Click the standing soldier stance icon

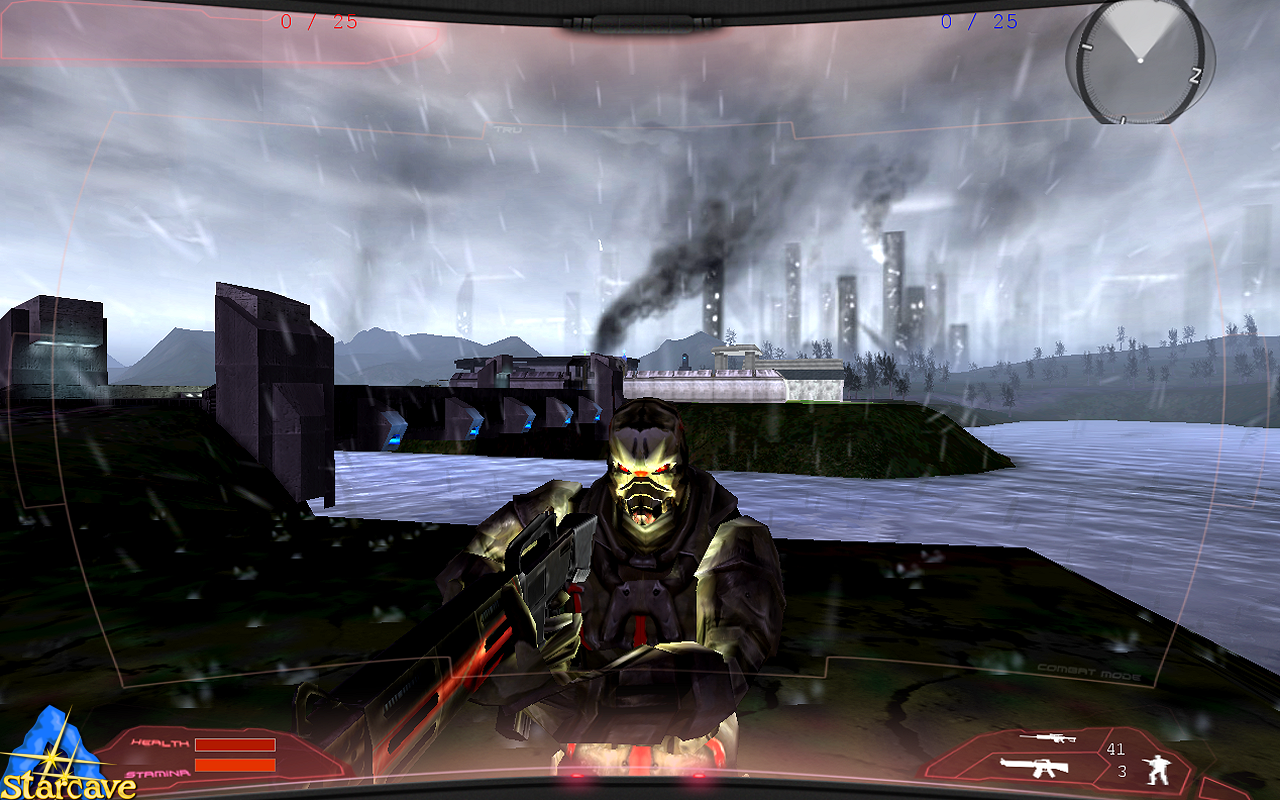(1160, 768)
